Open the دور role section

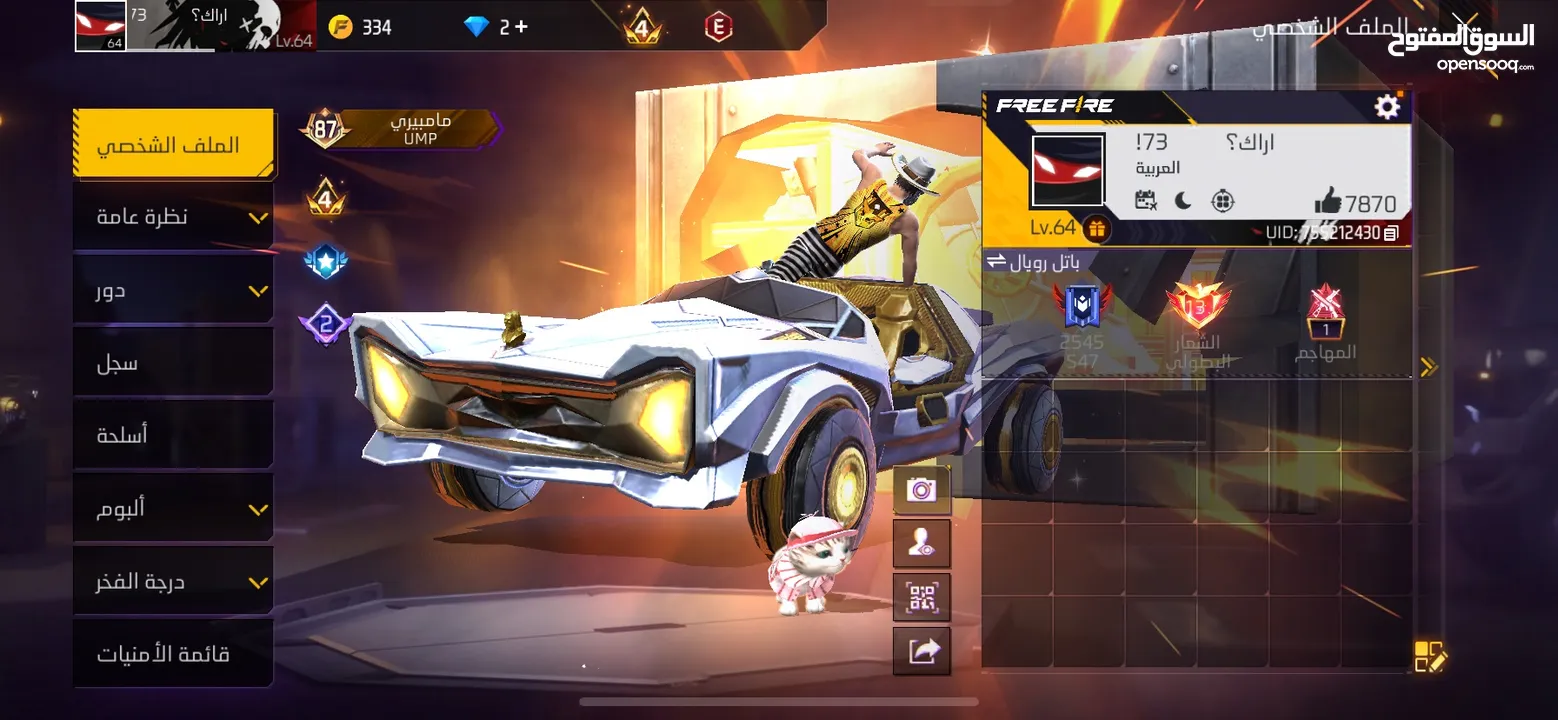click(173, 290)
